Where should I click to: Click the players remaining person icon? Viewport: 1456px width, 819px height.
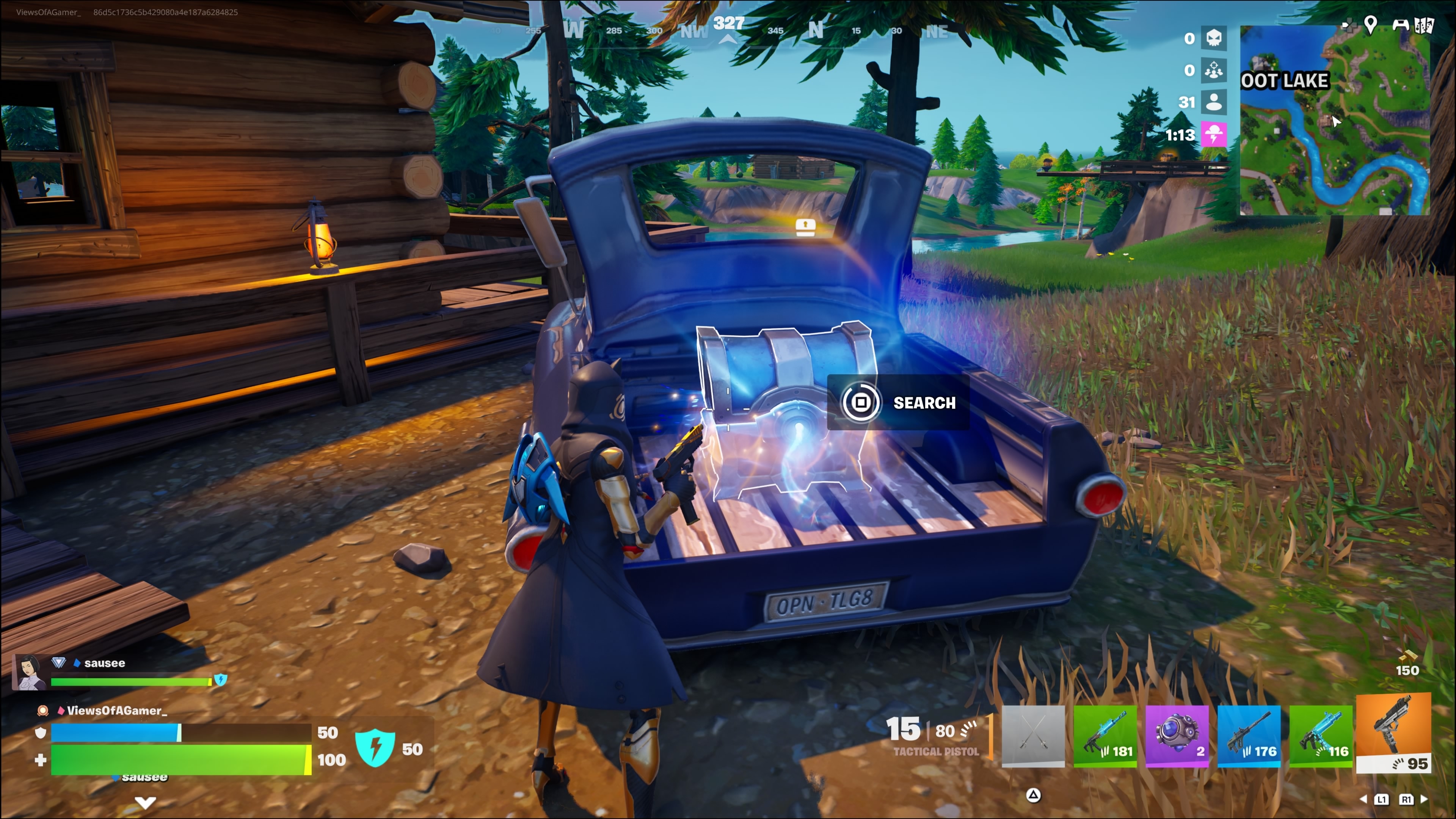(1213, 102)
